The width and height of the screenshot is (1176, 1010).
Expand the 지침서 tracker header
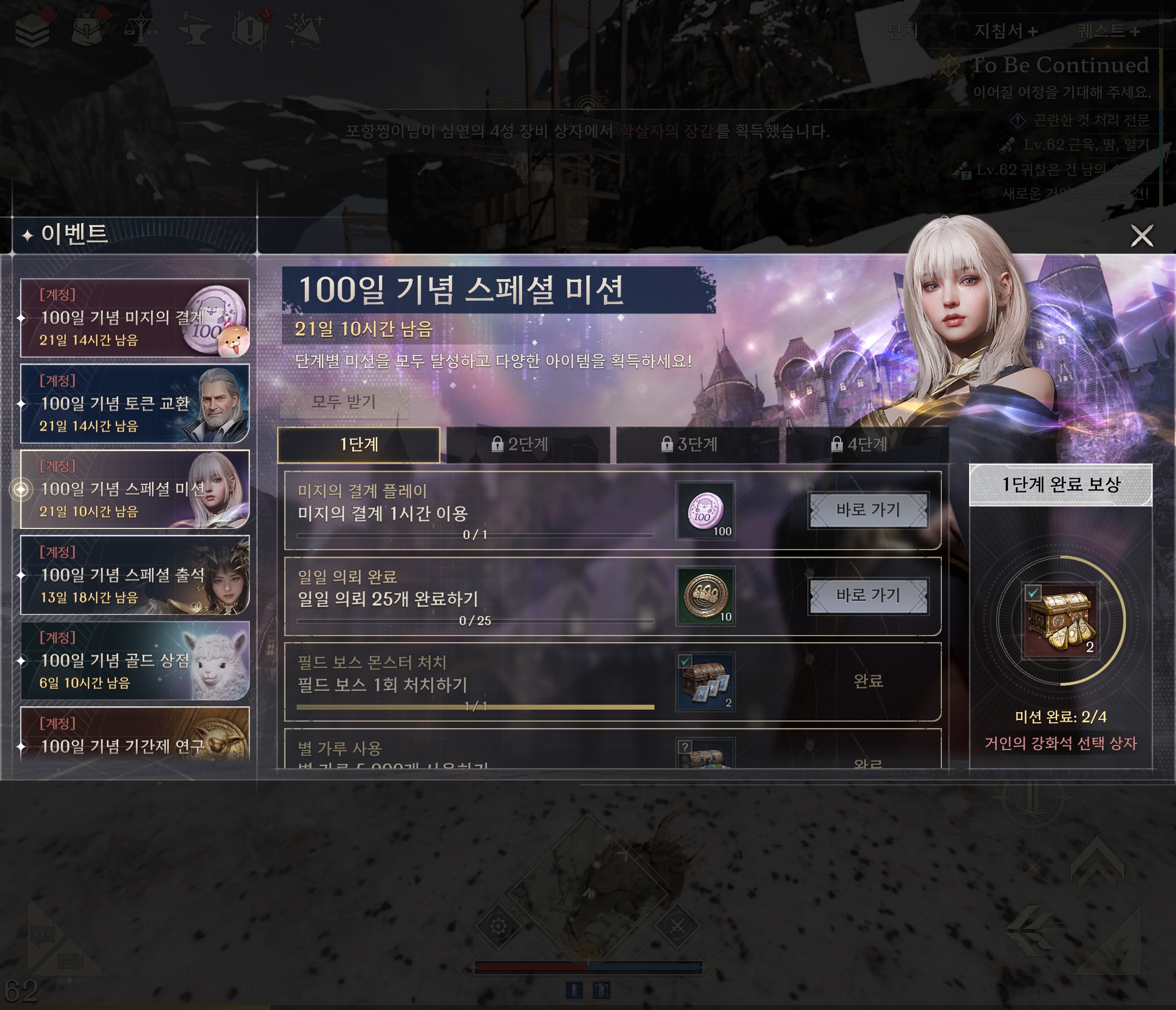(1006, 30)
